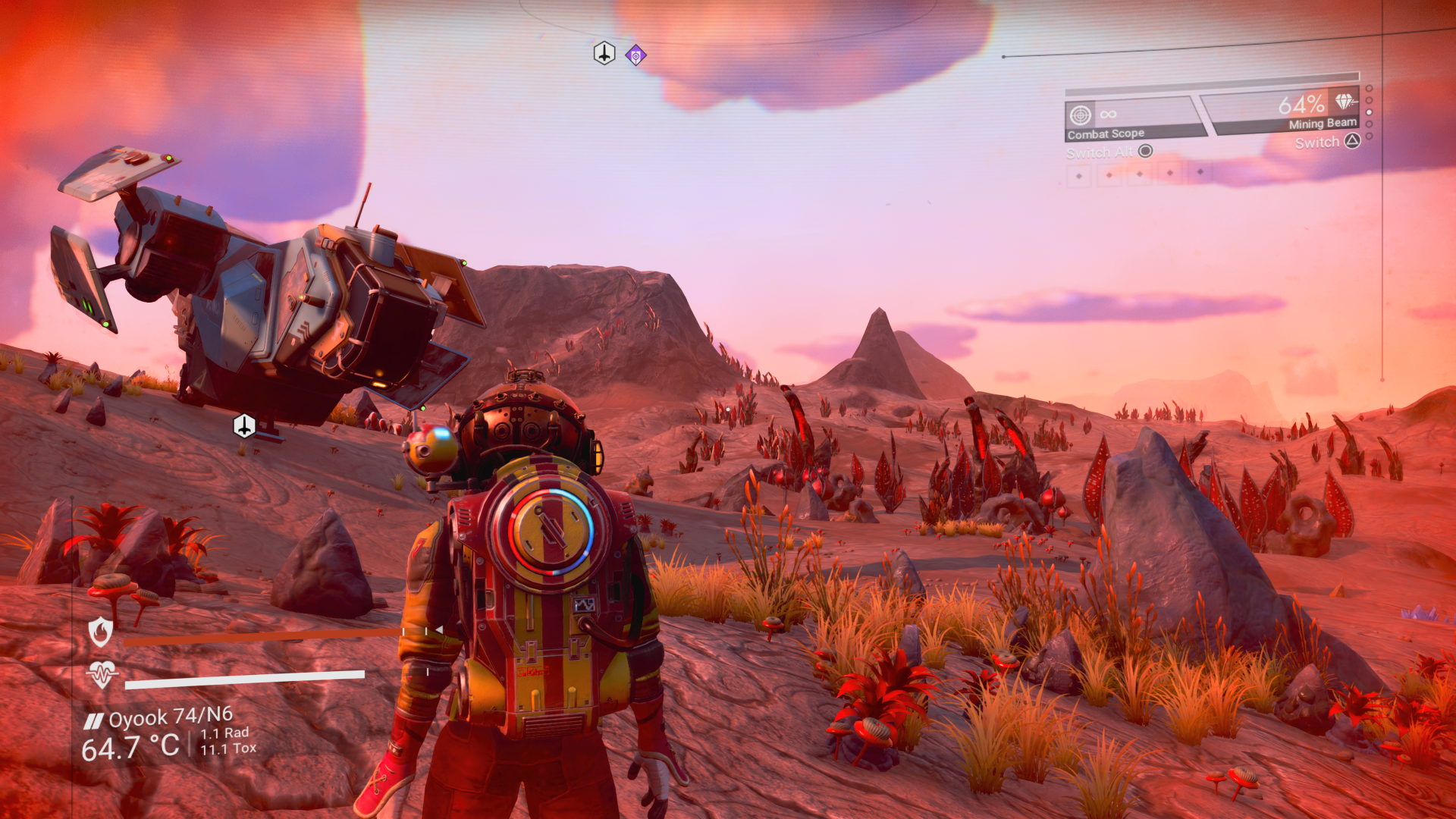Select the starship waypoint icon beside the landed ship
Image resolution: width=1456 pixels, height=819 pixels.
(243, 426)
